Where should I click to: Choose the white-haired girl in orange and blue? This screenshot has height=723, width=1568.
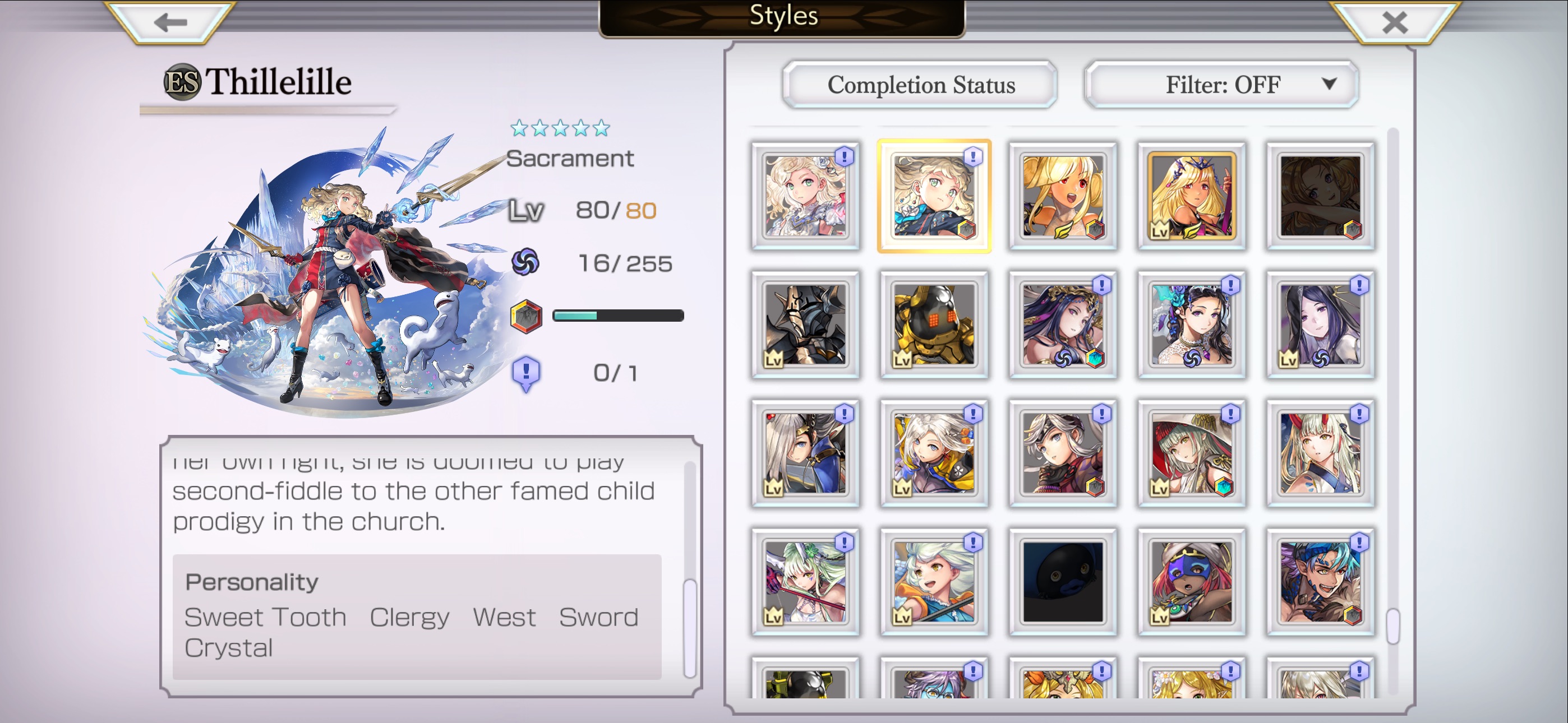pyautogui.click(x=934, y=582)
